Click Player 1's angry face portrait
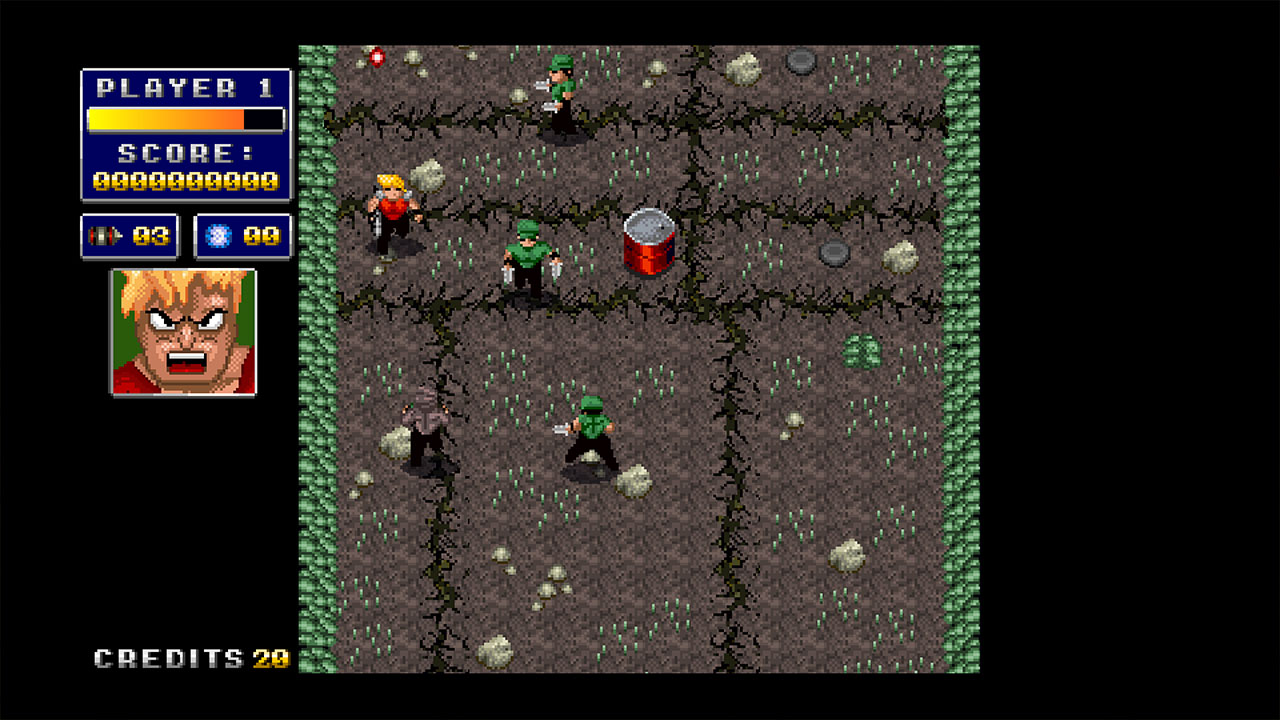This screenshot has height=720, width=1280. [183, 333]
